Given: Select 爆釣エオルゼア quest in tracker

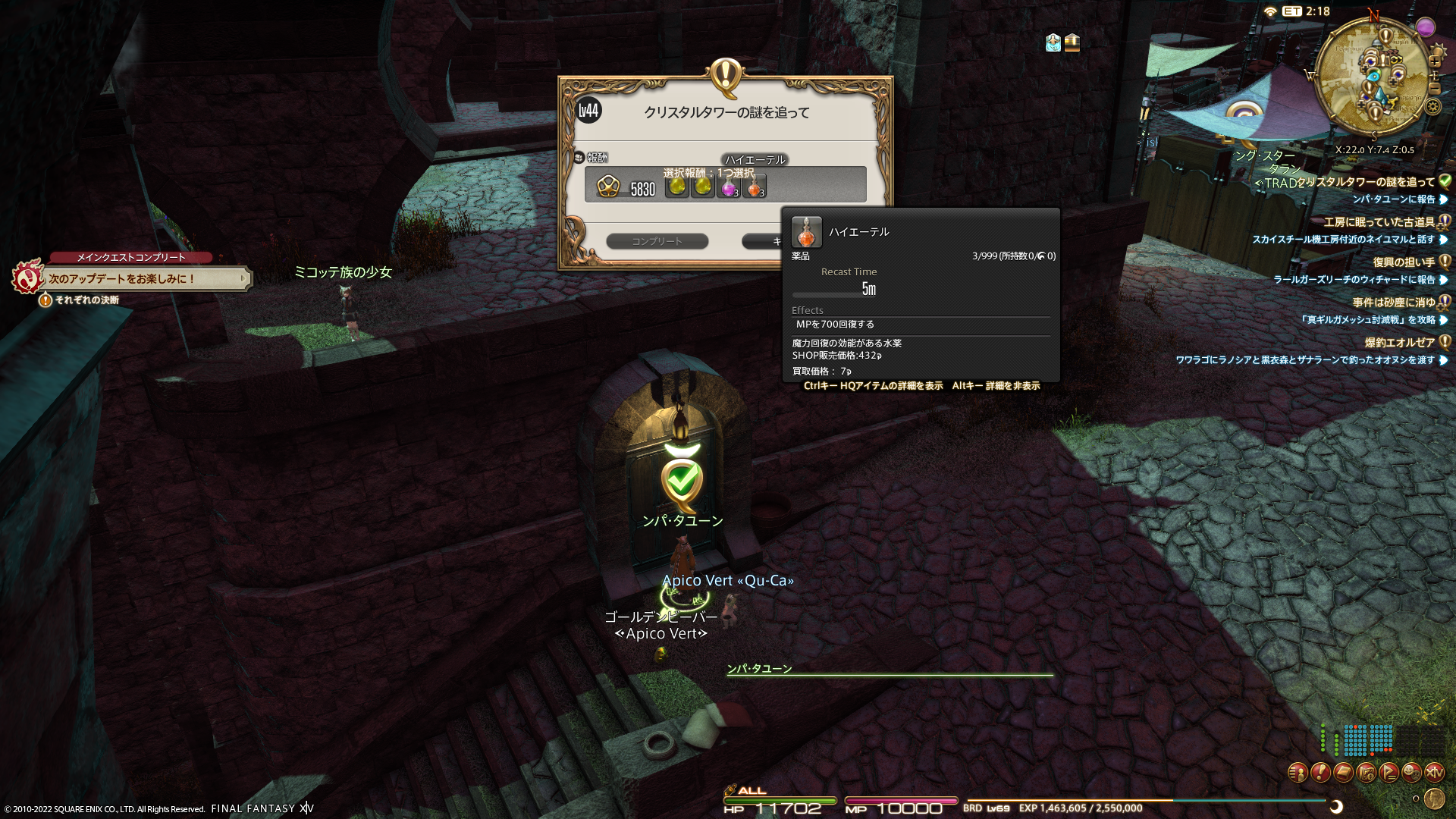Looking at the screenshot, I should click(x=1399, y=343).
